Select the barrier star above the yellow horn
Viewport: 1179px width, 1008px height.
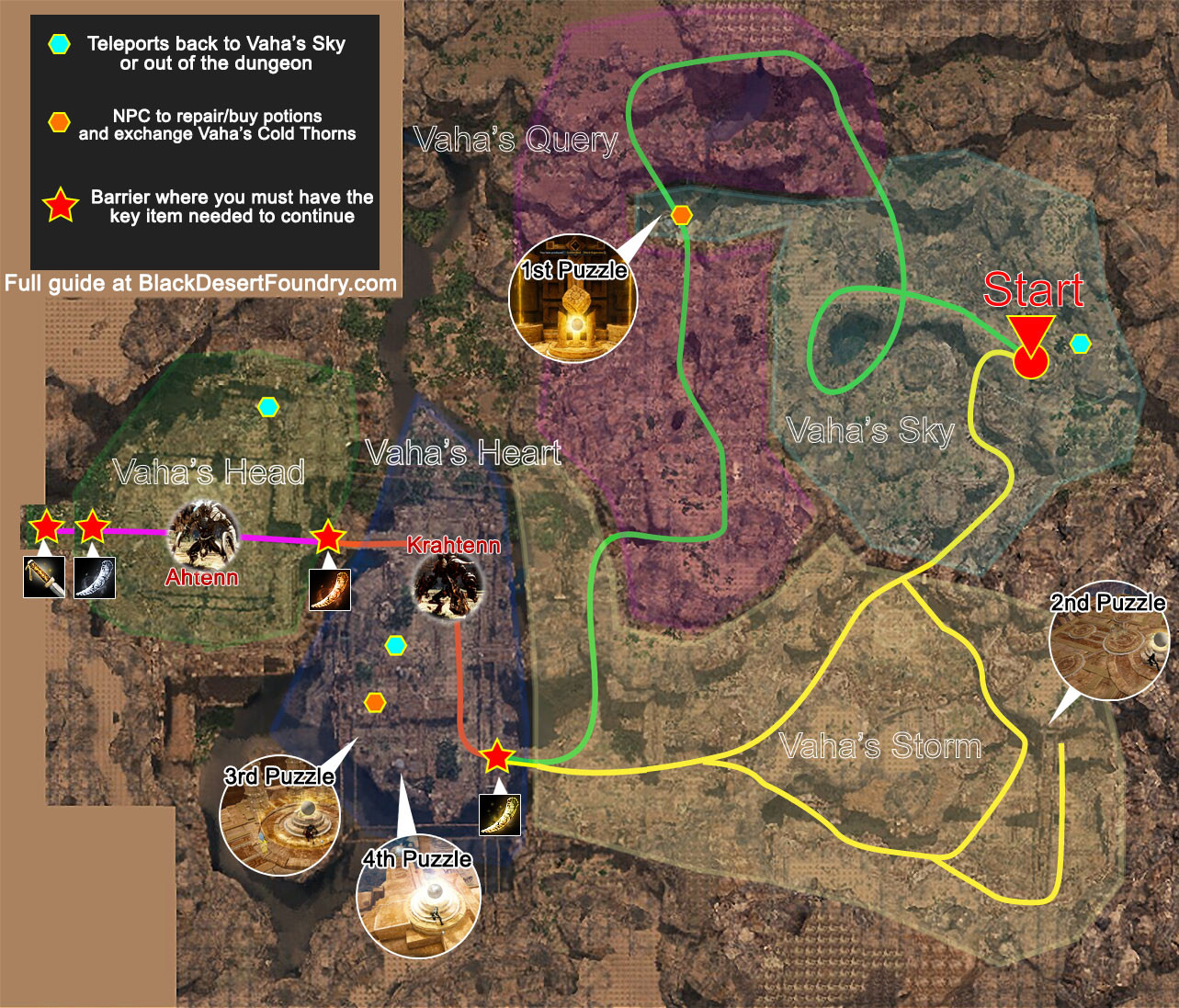[x=497, y=755]
